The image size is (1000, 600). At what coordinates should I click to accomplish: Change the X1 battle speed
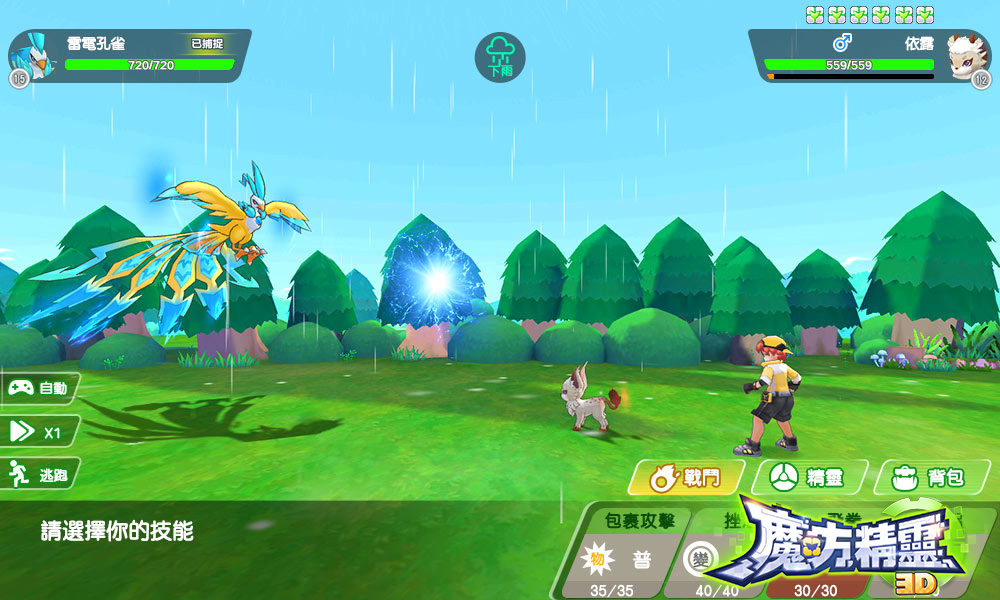pyautogui.click(x=39, y=431)
